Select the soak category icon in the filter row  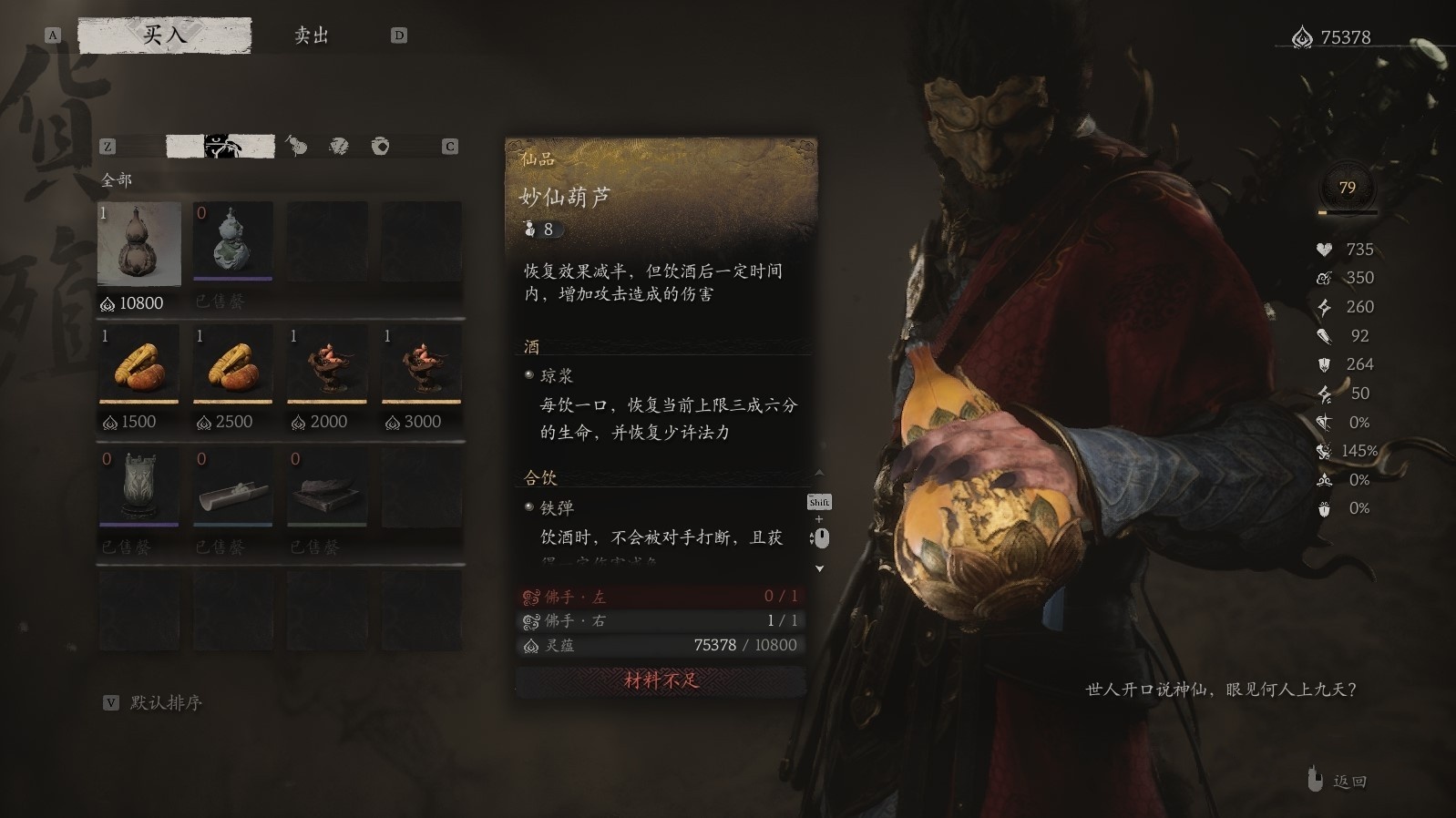[340, 146]
